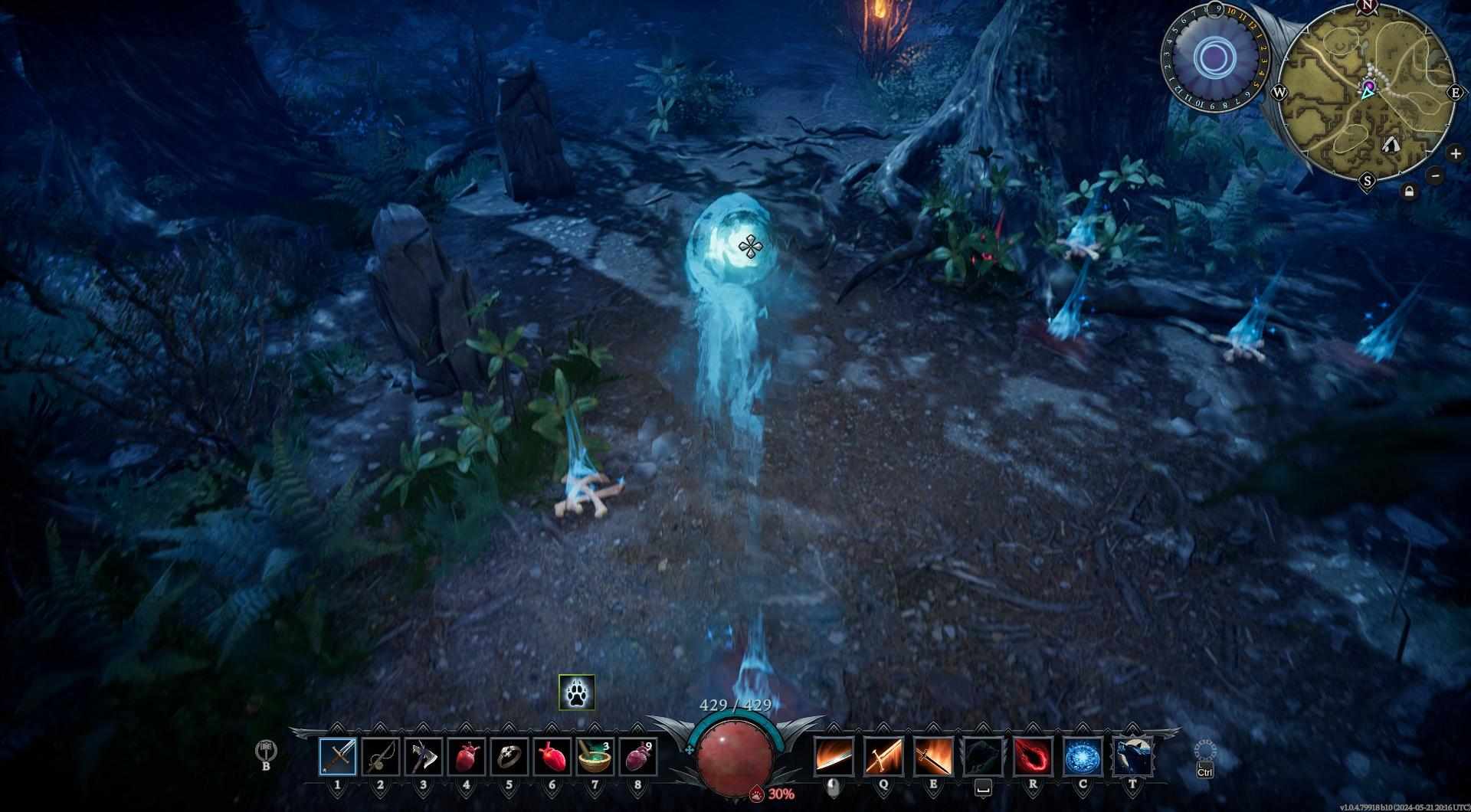
Task: Toggle the minimap rotation lock
Action: 1408,192
